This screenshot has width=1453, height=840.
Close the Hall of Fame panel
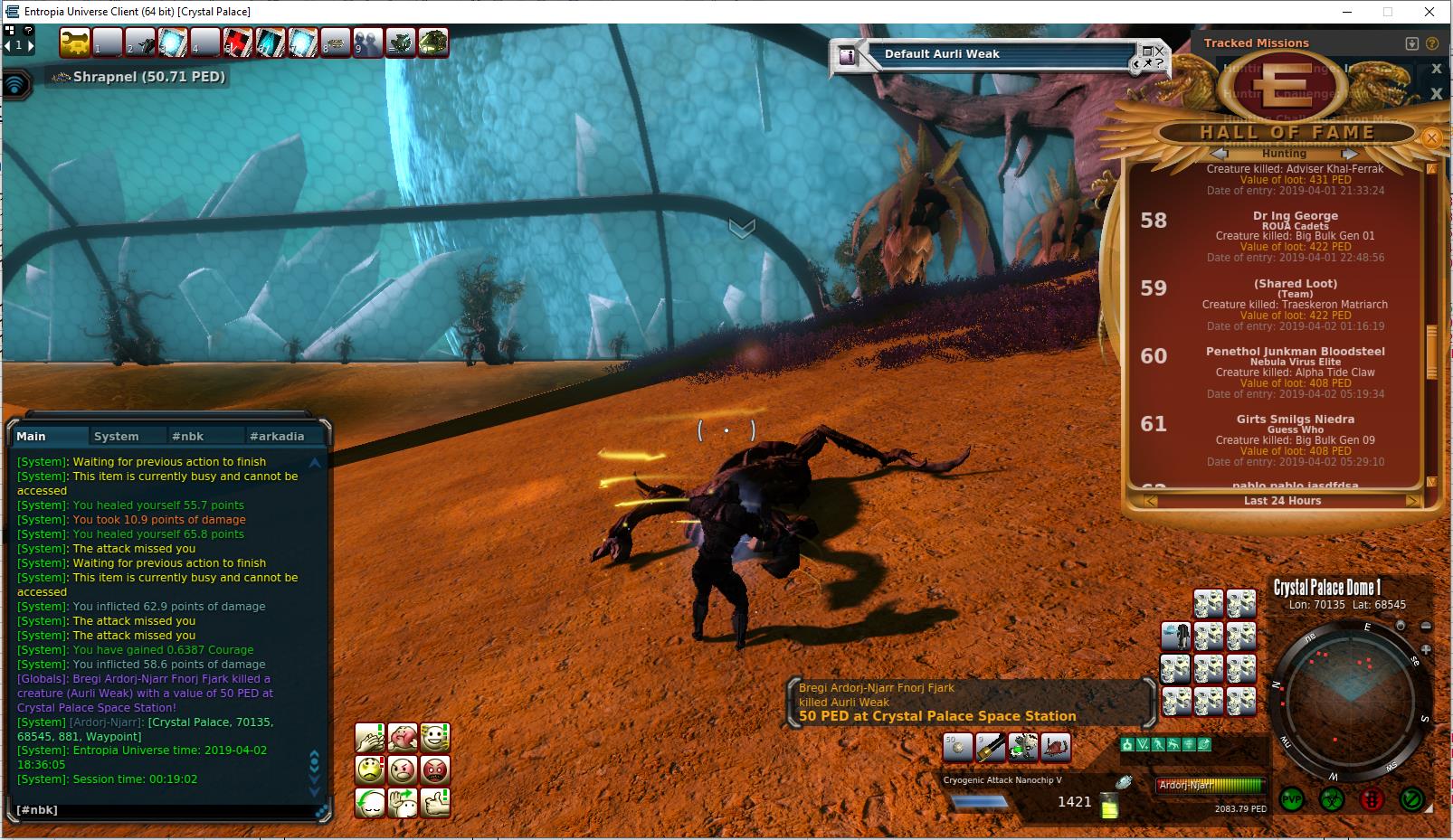[x=1431, y=137]
